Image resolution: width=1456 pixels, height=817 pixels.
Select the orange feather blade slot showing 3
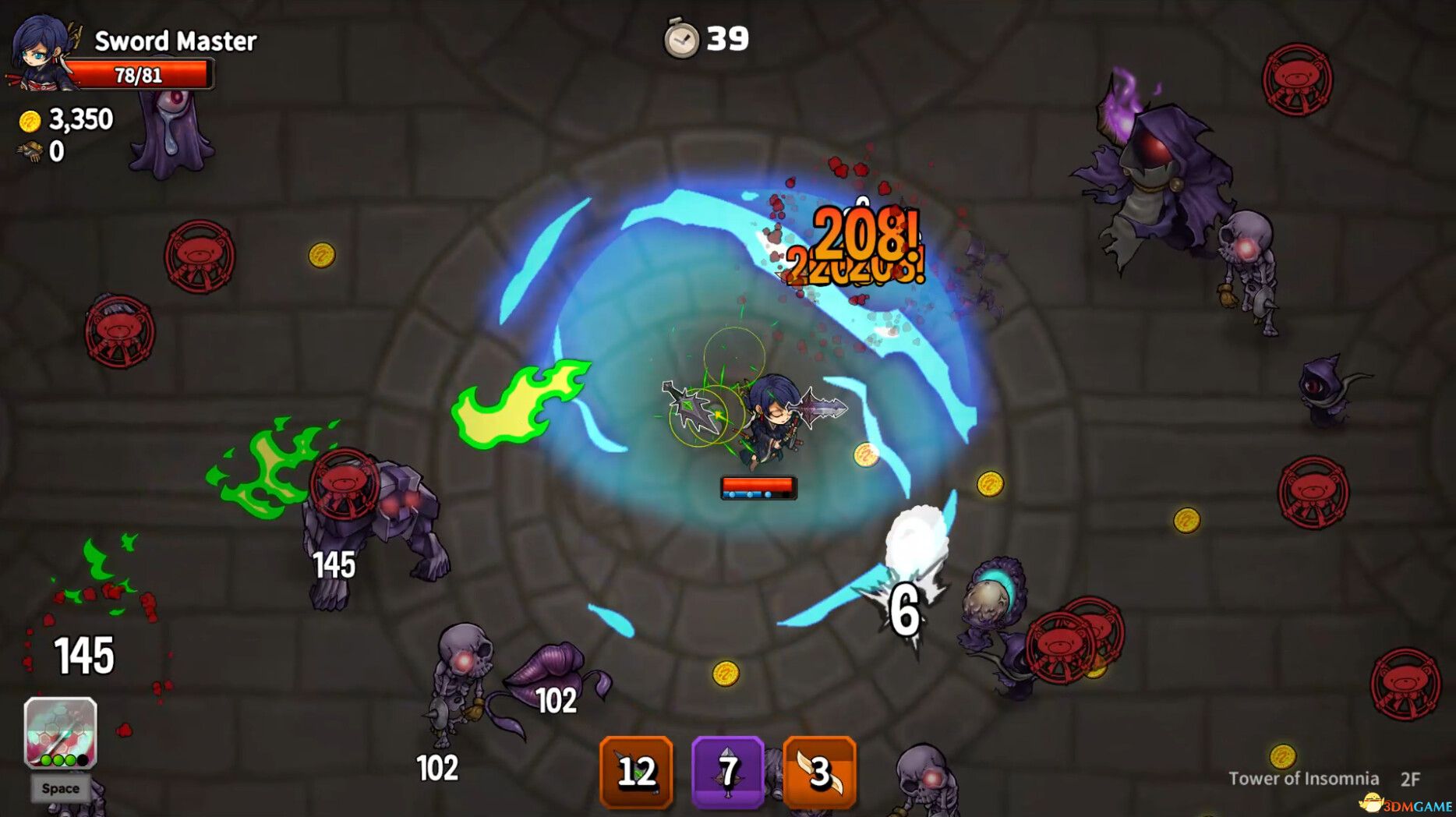[x=819, y=772]
